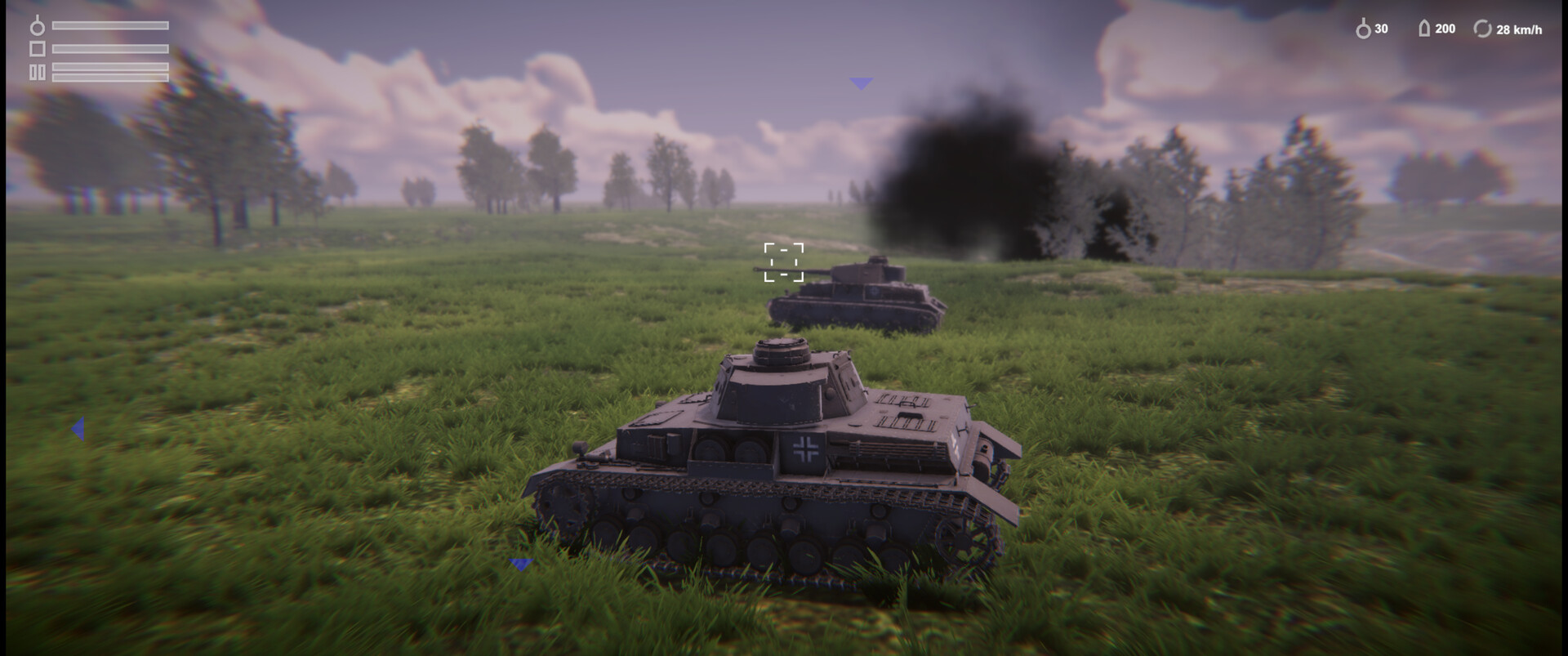This screenshot has height=656, width=1568.
Task: Click the targeting reticle in the center
Action: 783,261
